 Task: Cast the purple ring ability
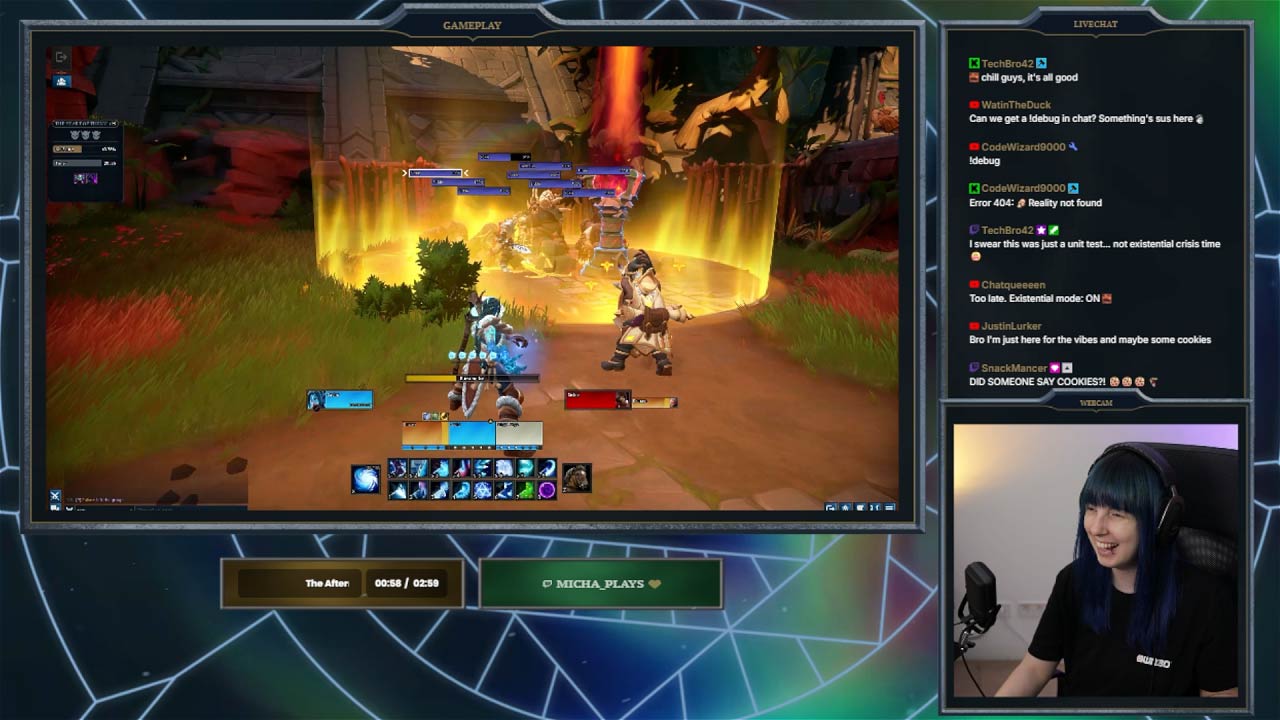click(x=547, y=490)
